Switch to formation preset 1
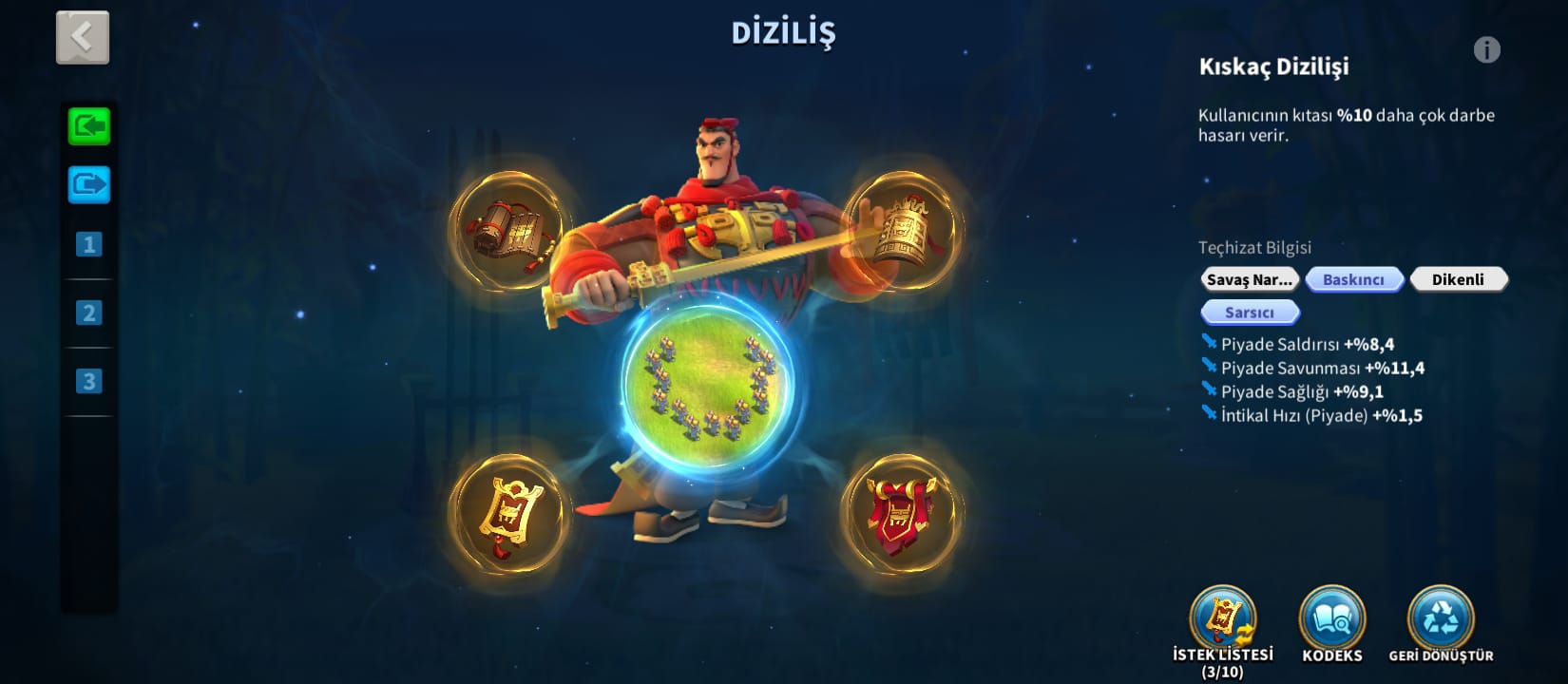 pyautogui.click(x=89, y=245)
